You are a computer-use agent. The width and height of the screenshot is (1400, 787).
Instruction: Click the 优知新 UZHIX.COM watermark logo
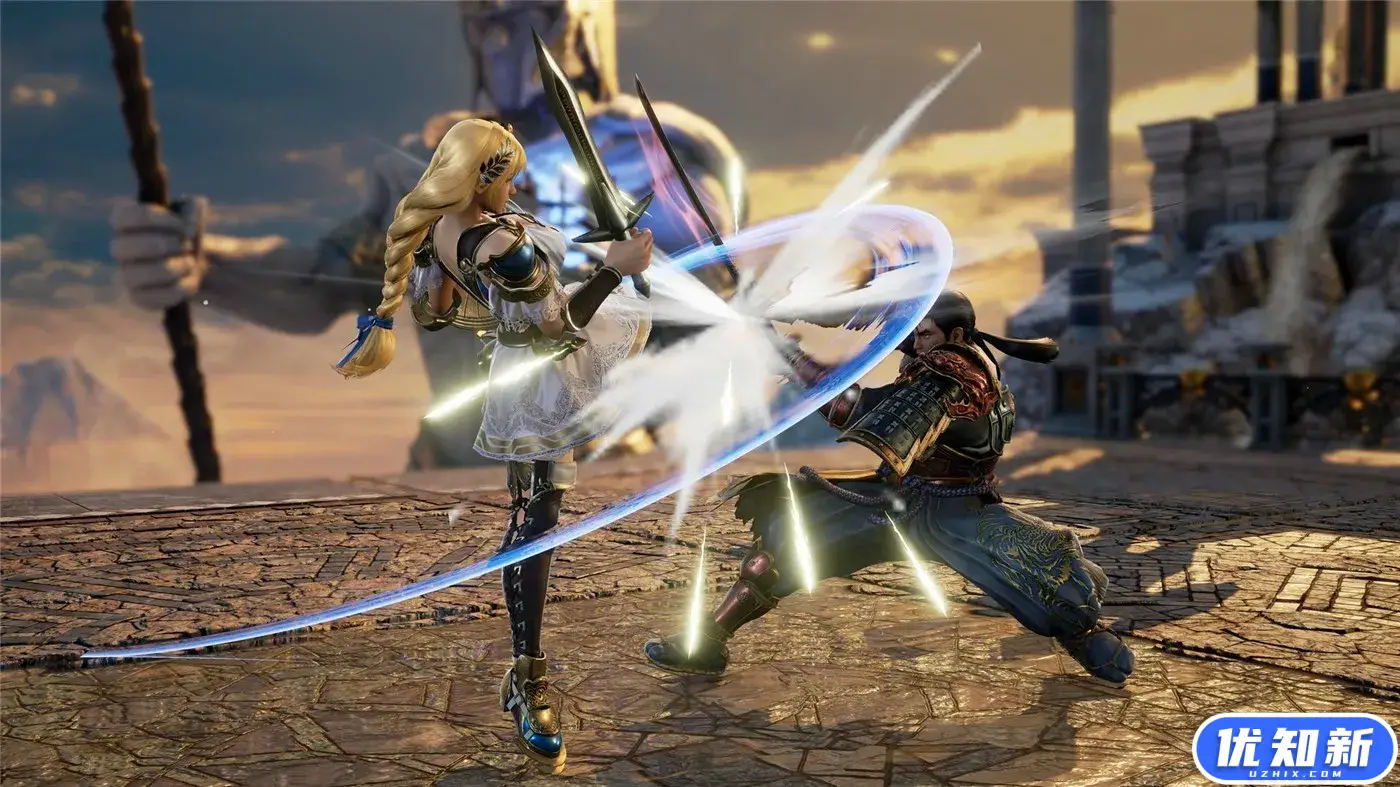(x=1293, y=748)
